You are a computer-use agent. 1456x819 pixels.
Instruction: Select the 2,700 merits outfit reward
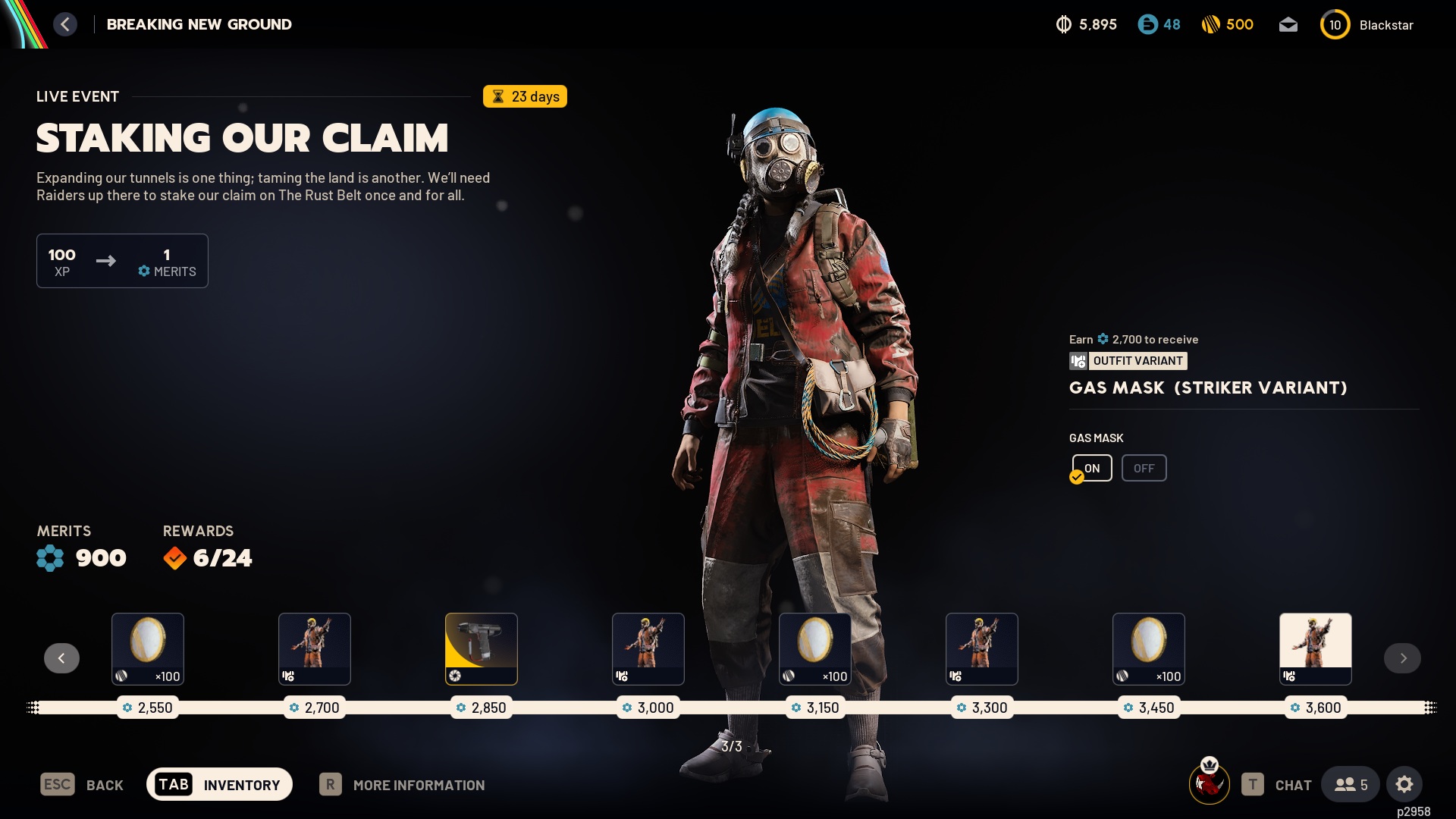coord(315,648)
